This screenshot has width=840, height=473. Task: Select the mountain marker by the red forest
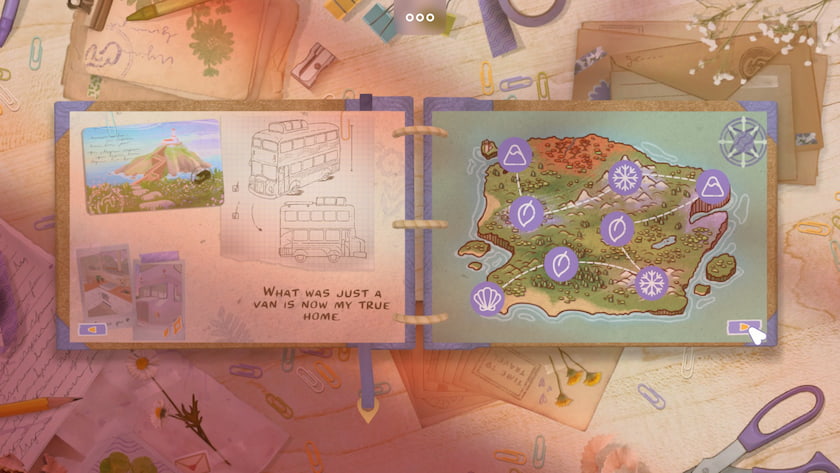click(x=516, y=154)
